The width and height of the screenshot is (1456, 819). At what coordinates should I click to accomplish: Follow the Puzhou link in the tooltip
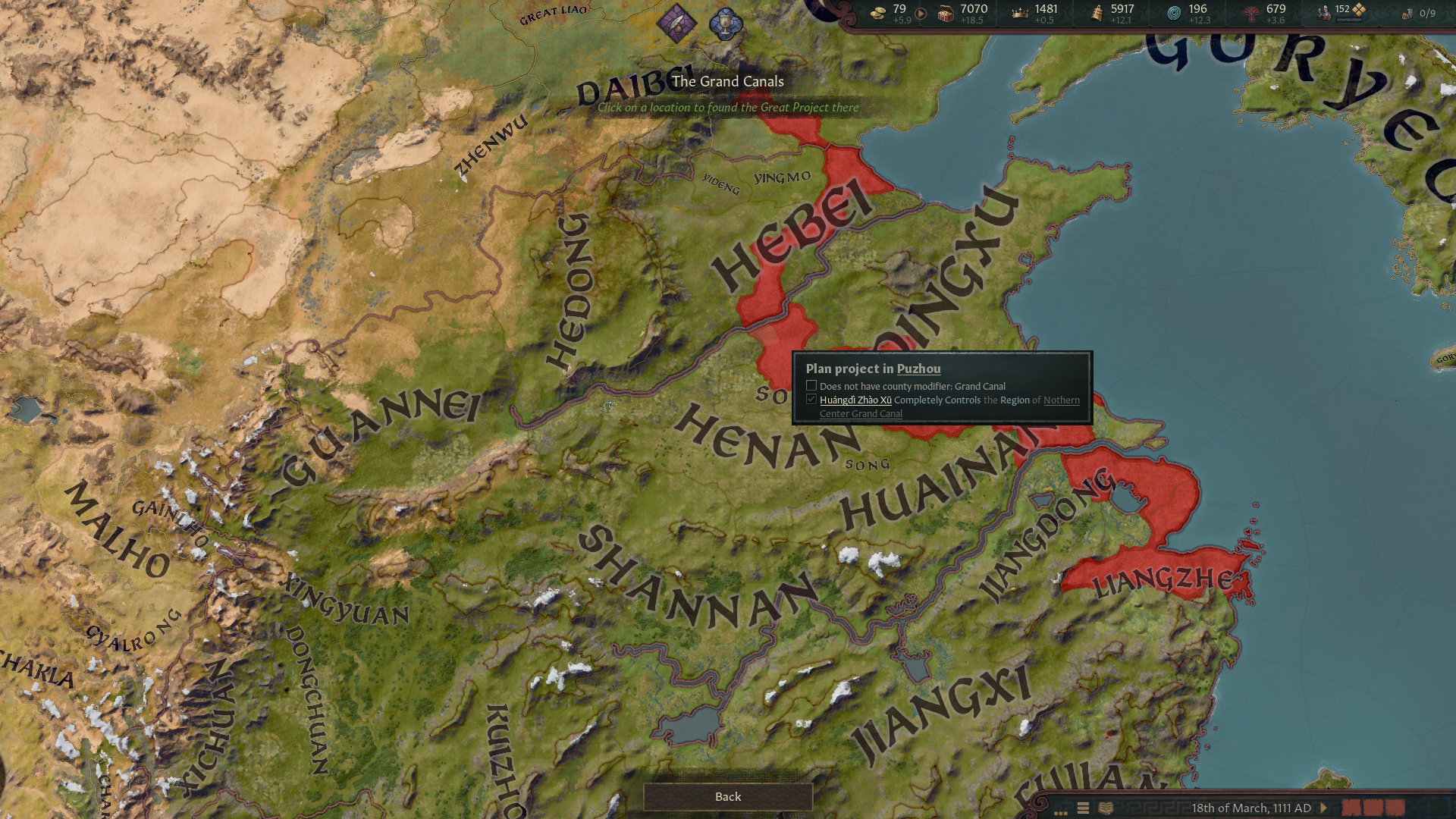click(918, 369)
